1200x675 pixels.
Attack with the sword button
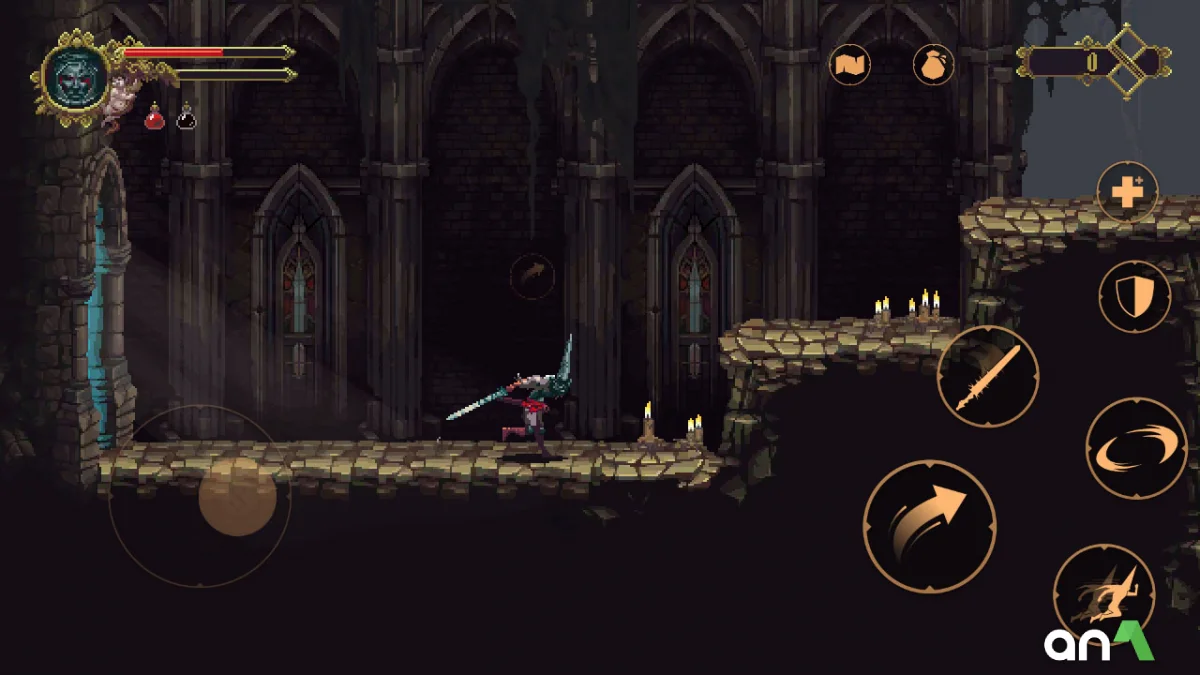pyautogui.click(x=987, y=376)
